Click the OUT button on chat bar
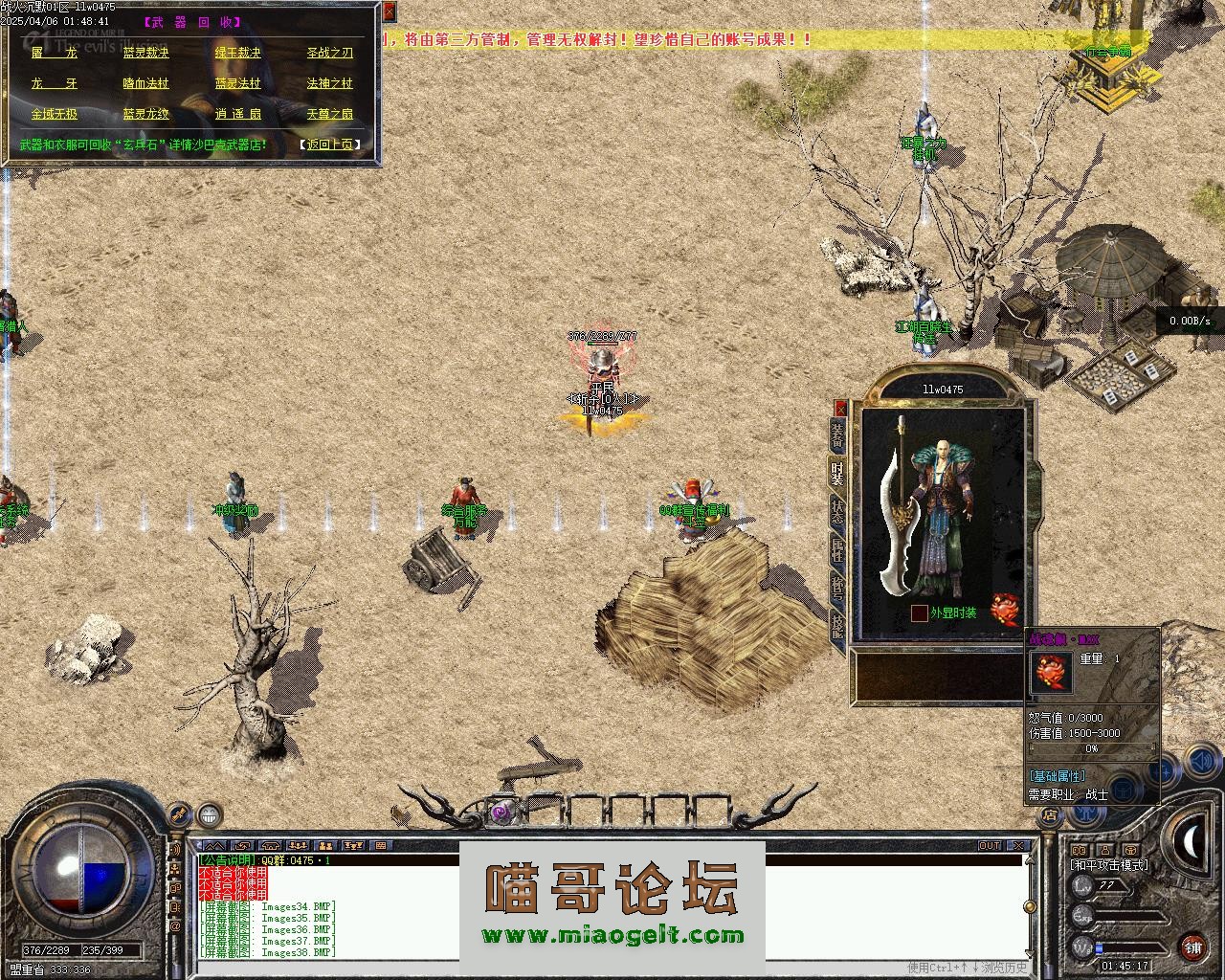This screenshot has width=1225, height=980. click(x=989, y=846)
